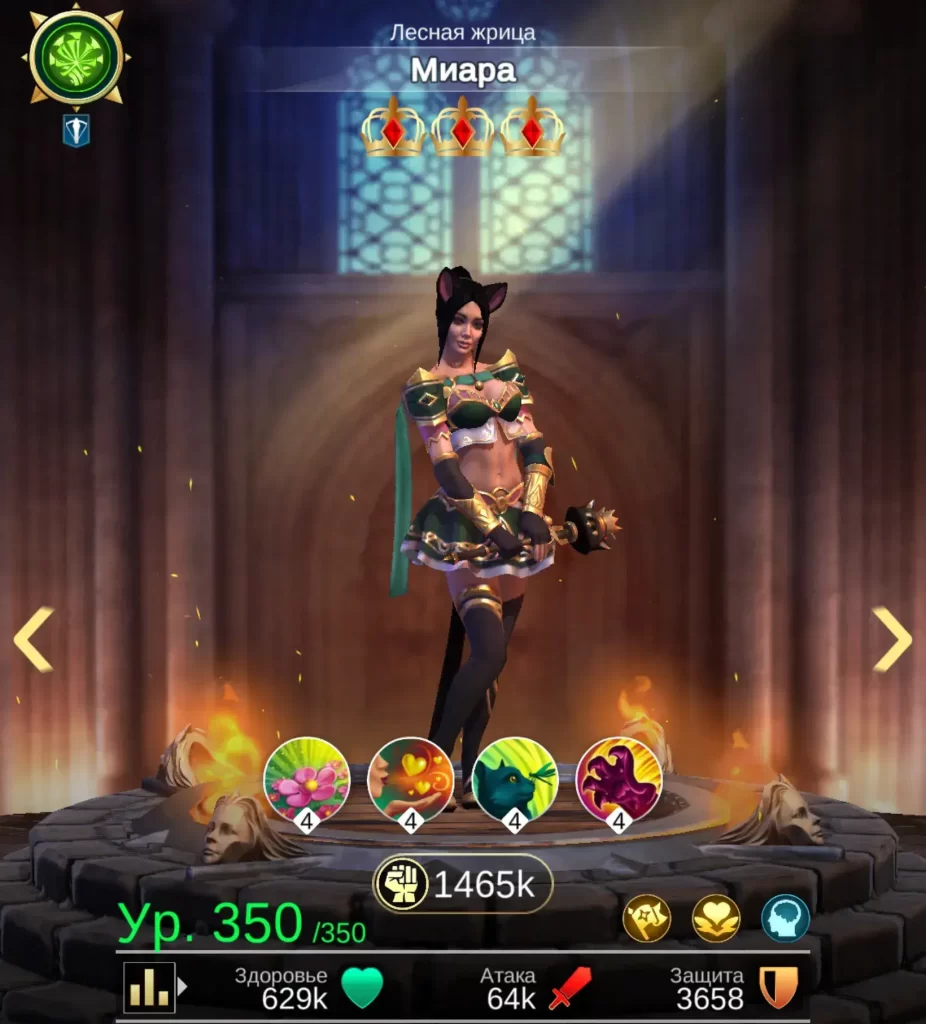Click the gold star burst icon
This screenshot has width=926, height=1024.
tap(647, 918)
